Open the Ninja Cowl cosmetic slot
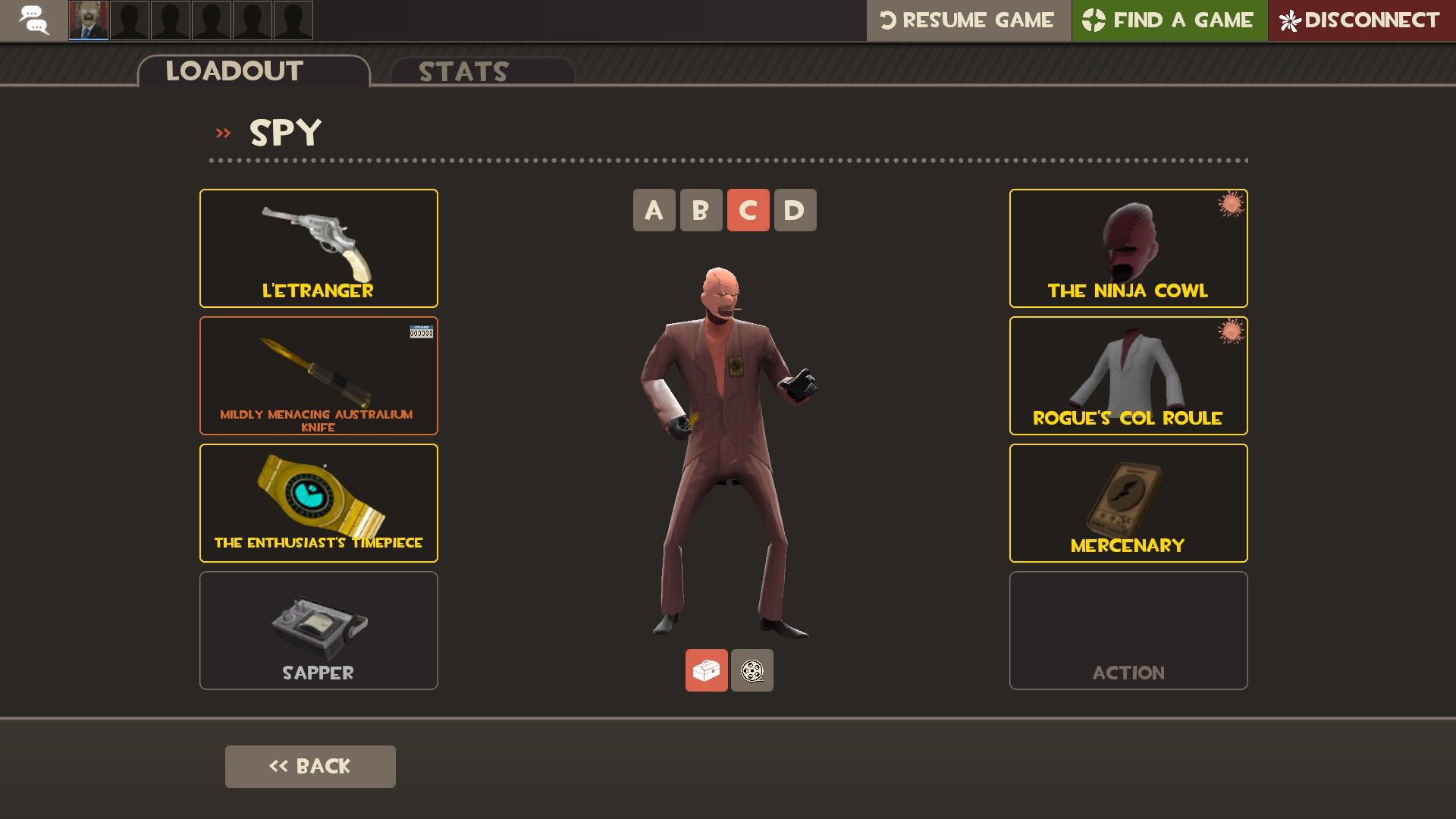 [x=1128, y=248]
